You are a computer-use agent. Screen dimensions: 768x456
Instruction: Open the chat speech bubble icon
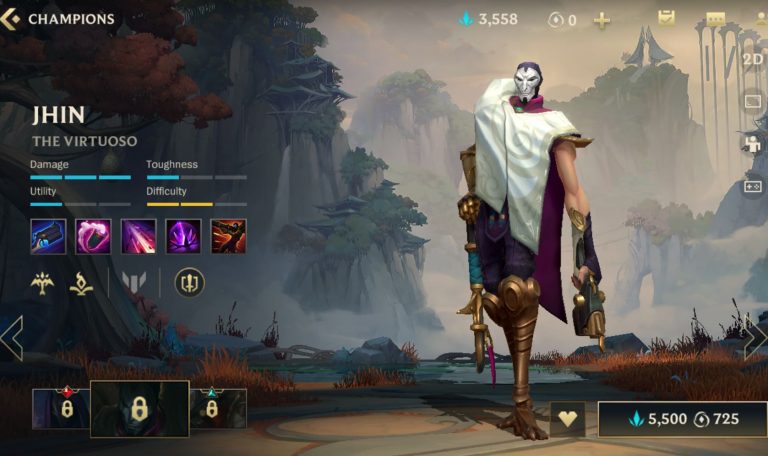714,19
